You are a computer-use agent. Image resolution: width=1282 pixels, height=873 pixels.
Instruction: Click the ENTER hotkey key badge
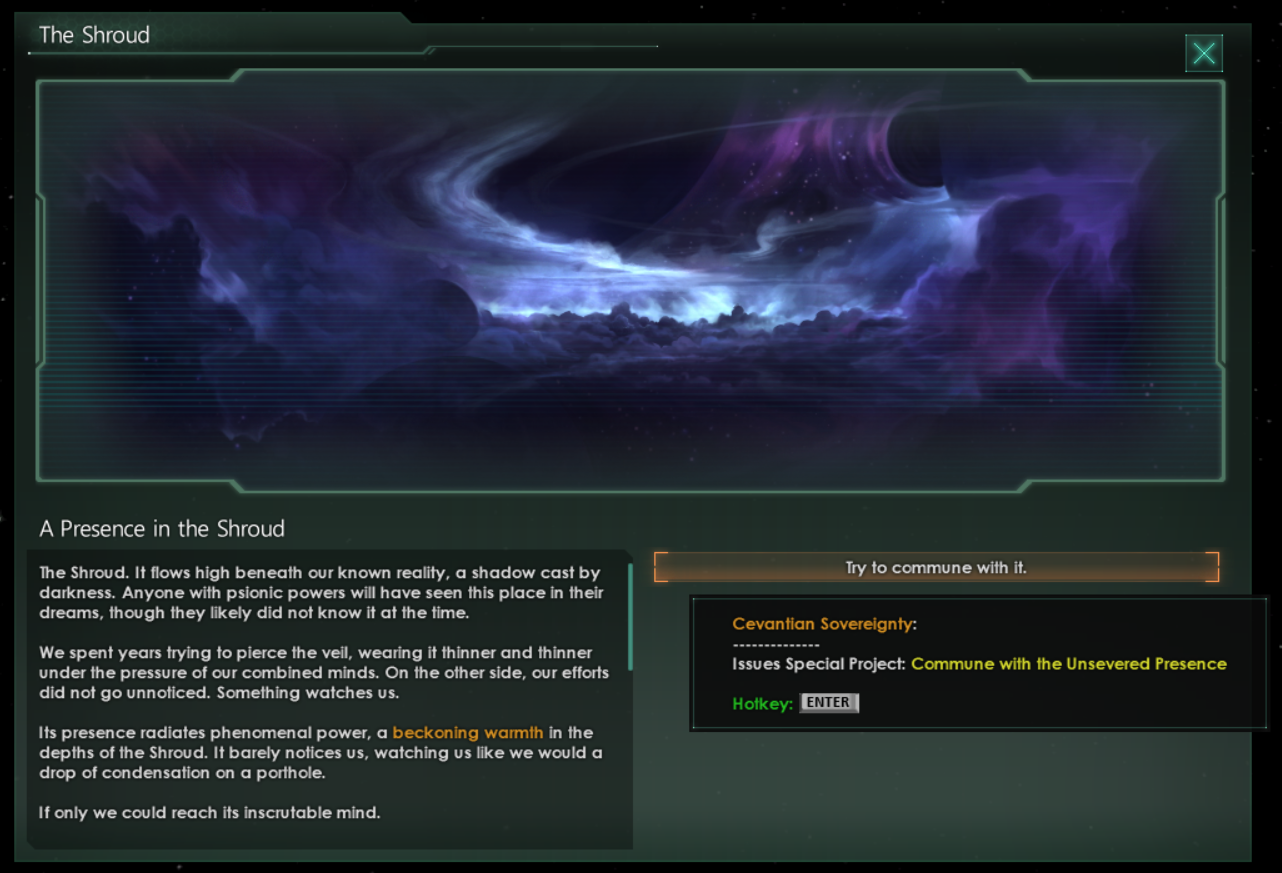(828, 703)
